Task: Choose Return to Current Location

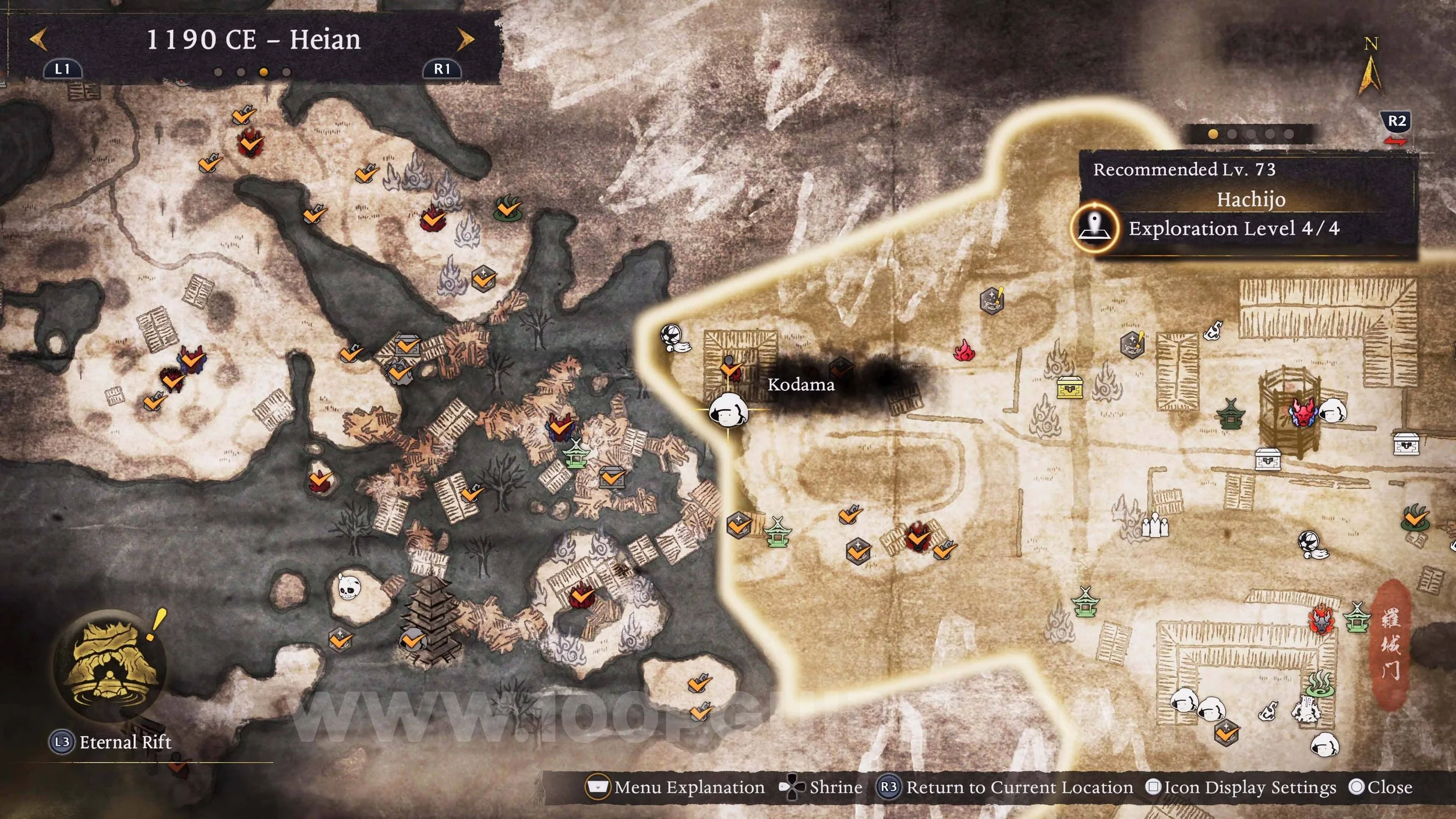Action: click(x=1006, y=788)
